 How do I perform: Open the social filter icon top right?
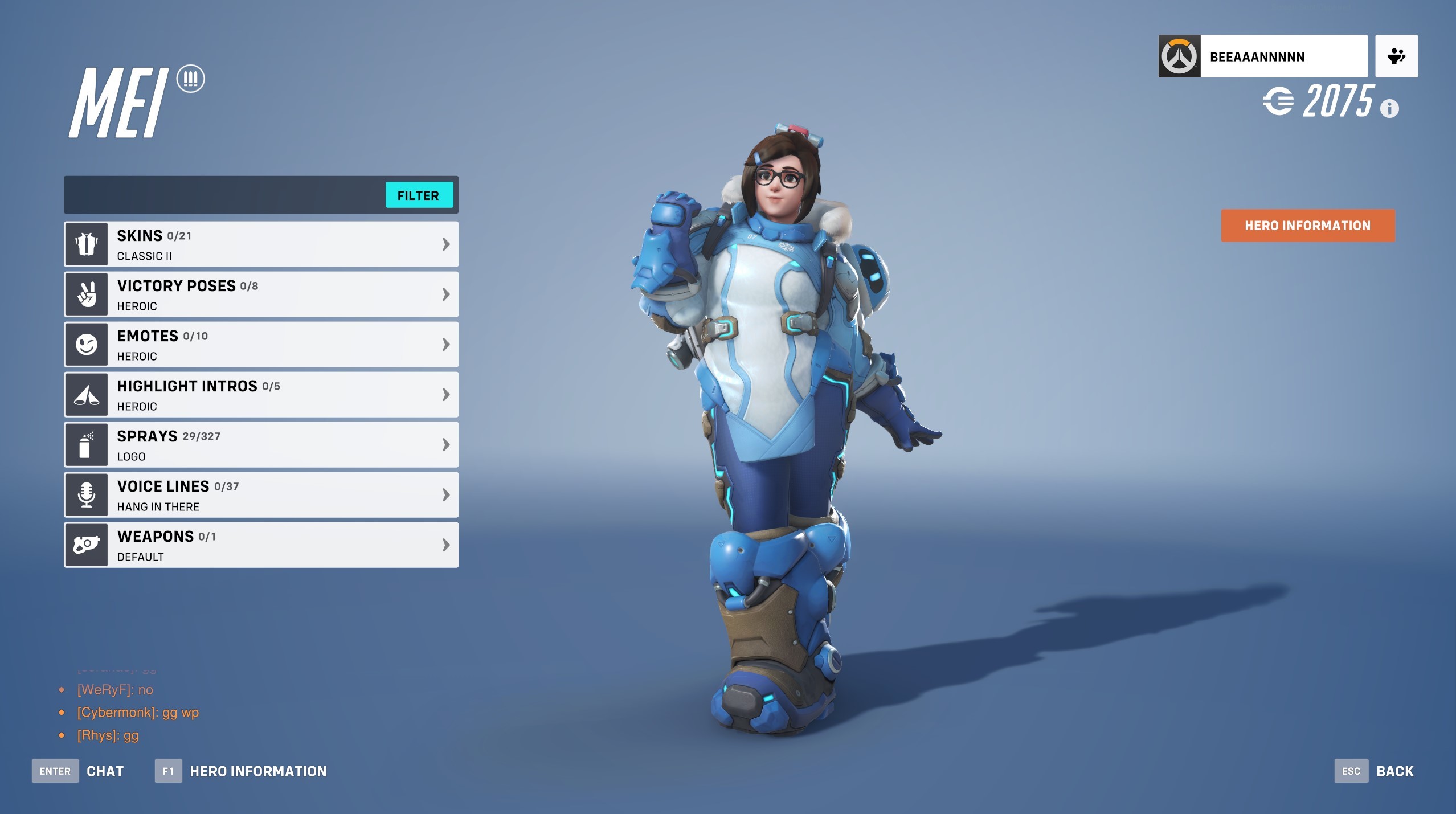[1396, 56]
